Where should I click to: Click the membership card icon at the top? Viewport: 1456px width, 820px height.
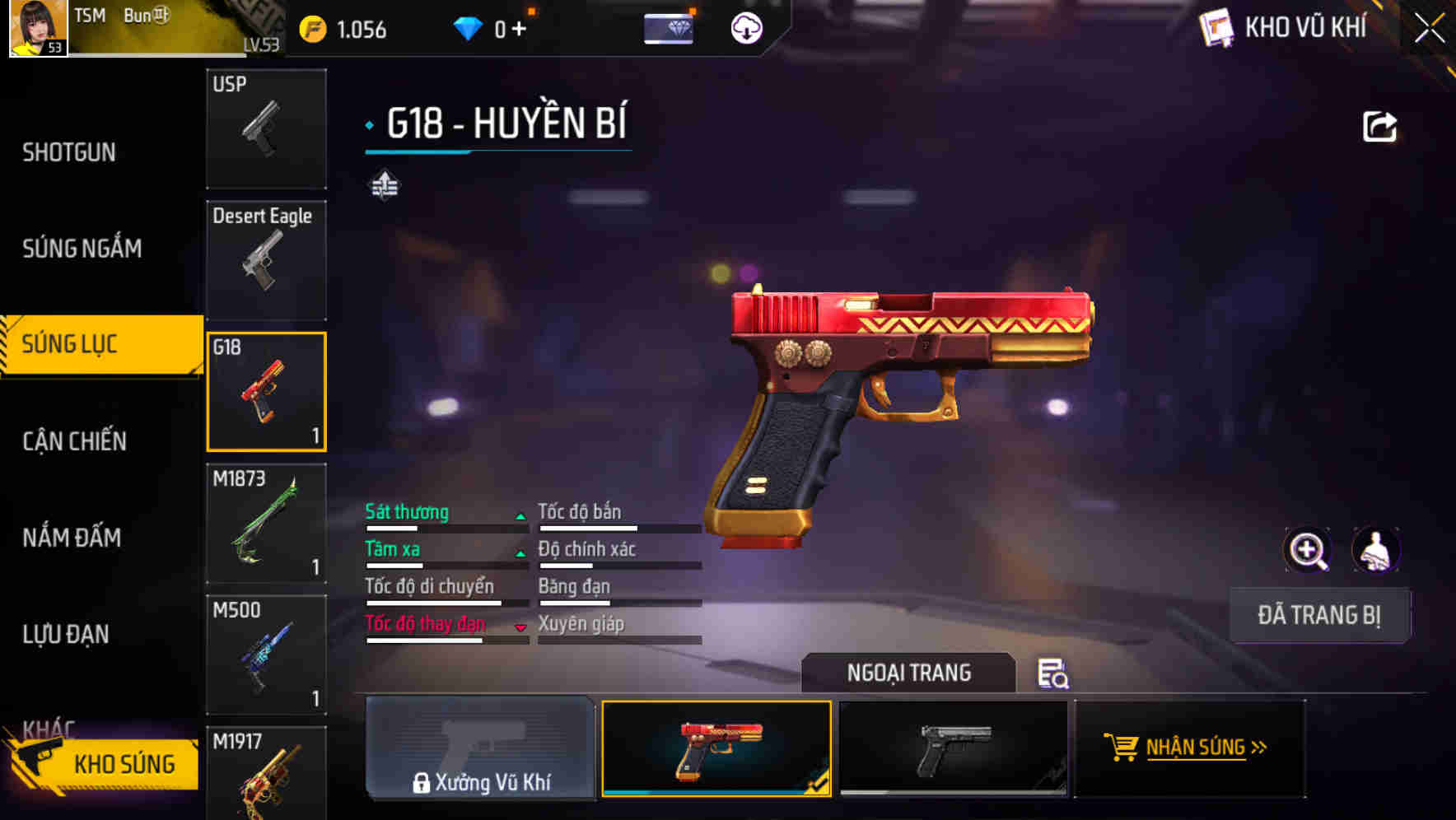[x=670, y=27]
